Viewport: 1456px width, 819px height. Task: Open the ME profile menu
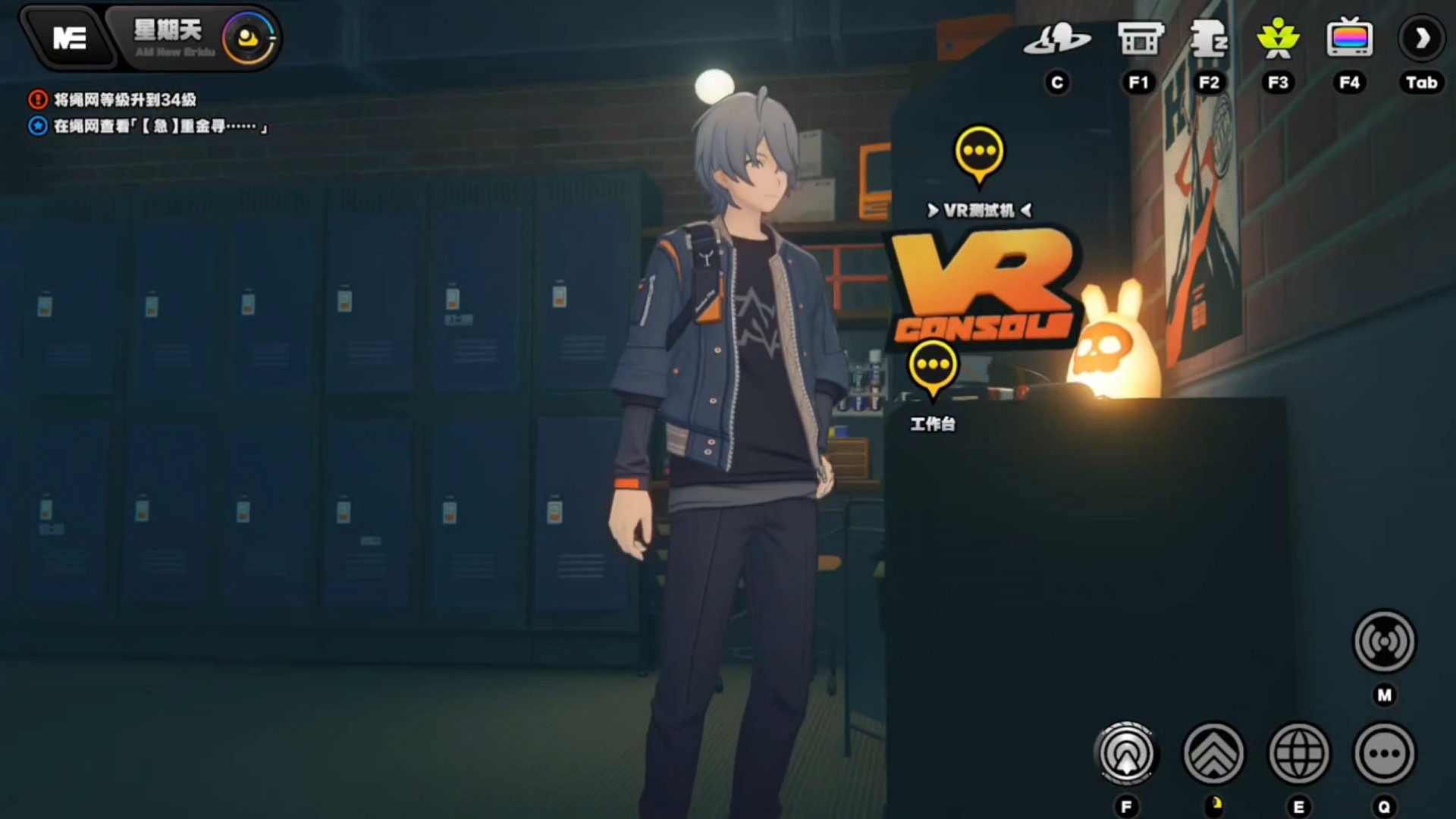[x=69, y=38]
